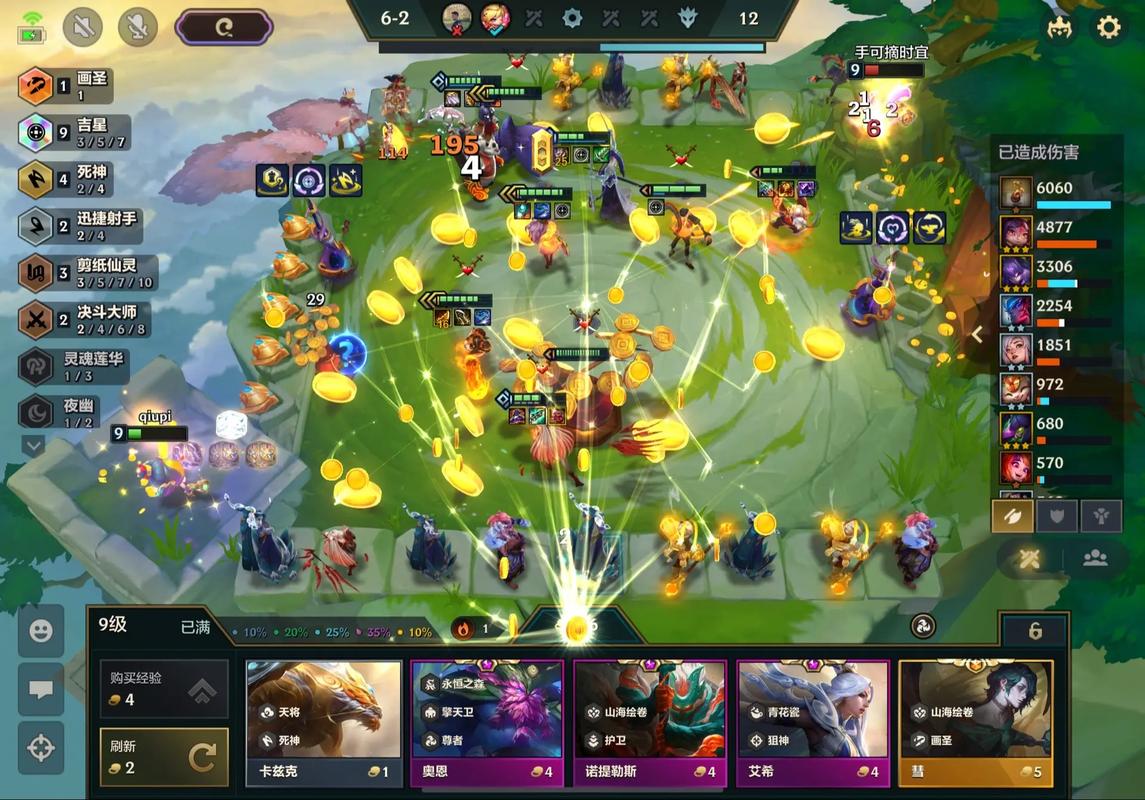This screenshot has width=1145, height=800.
Task: Click 购买经验 to buy experience
Action: pos(164,688)
